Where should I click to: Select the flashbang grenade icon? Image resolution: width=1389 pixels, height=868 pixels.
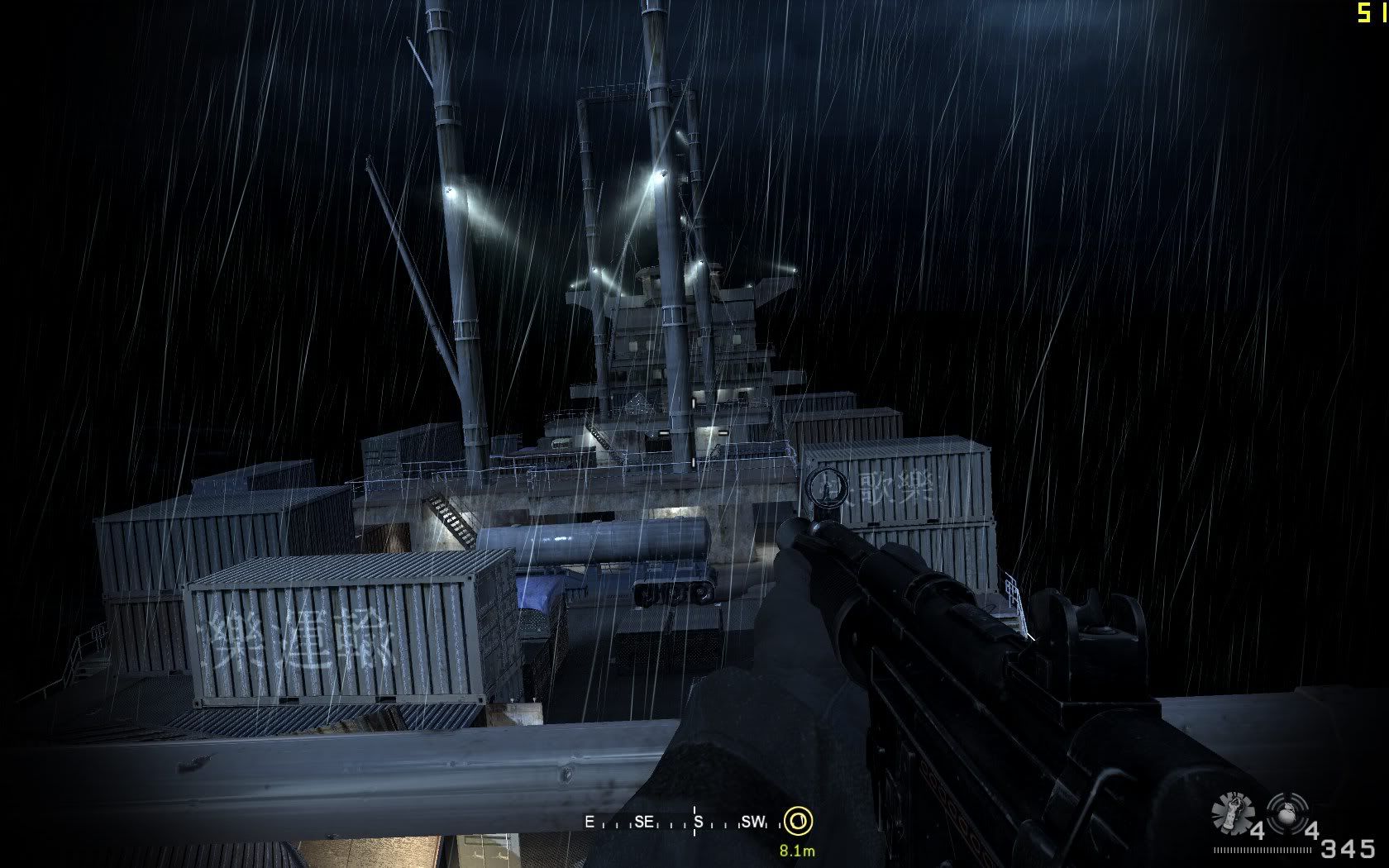(1232, 813)
